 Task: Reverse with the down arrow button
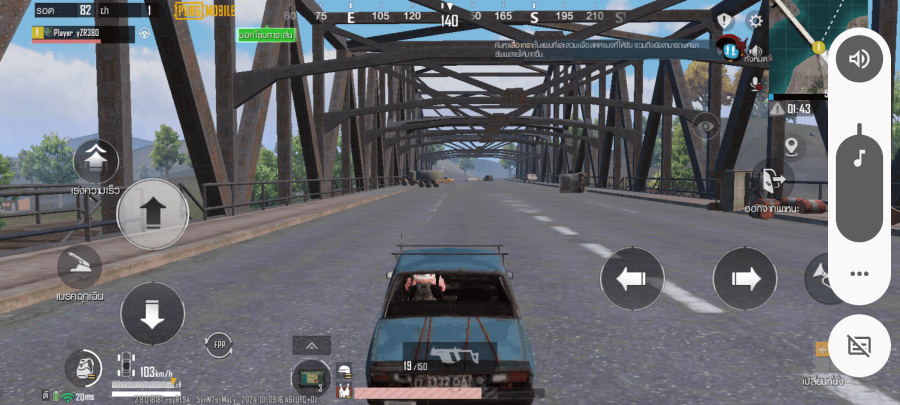(x=152, y=315)
